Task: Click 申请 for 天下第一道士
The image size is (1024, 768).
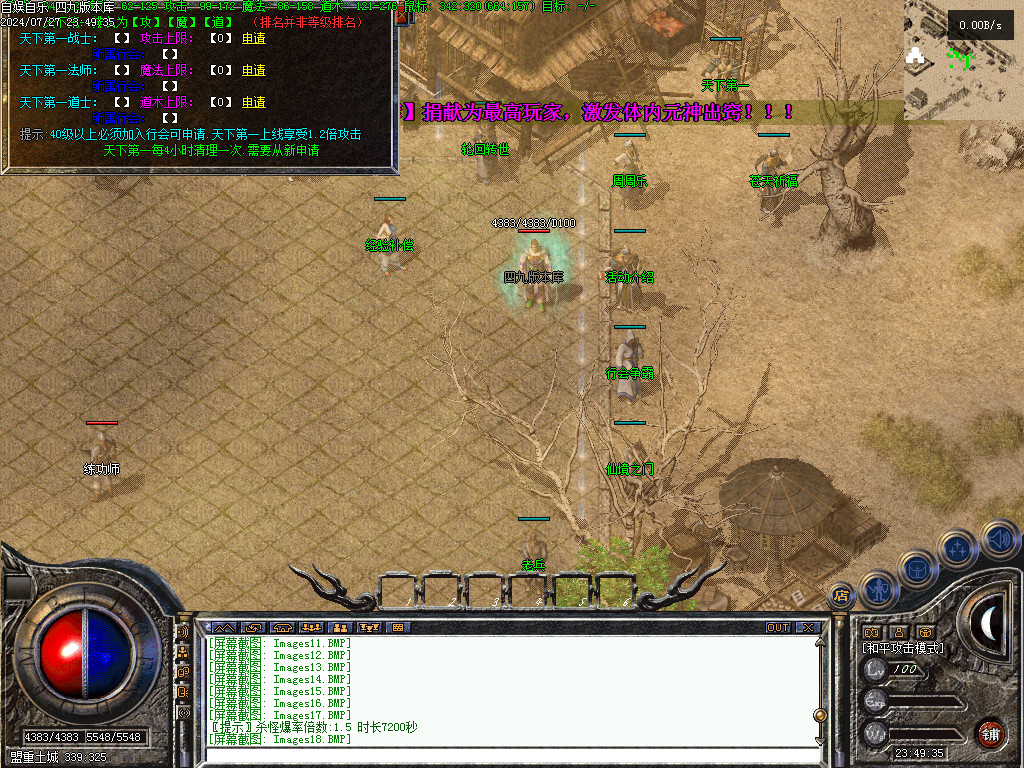Action: coord(254,102)
